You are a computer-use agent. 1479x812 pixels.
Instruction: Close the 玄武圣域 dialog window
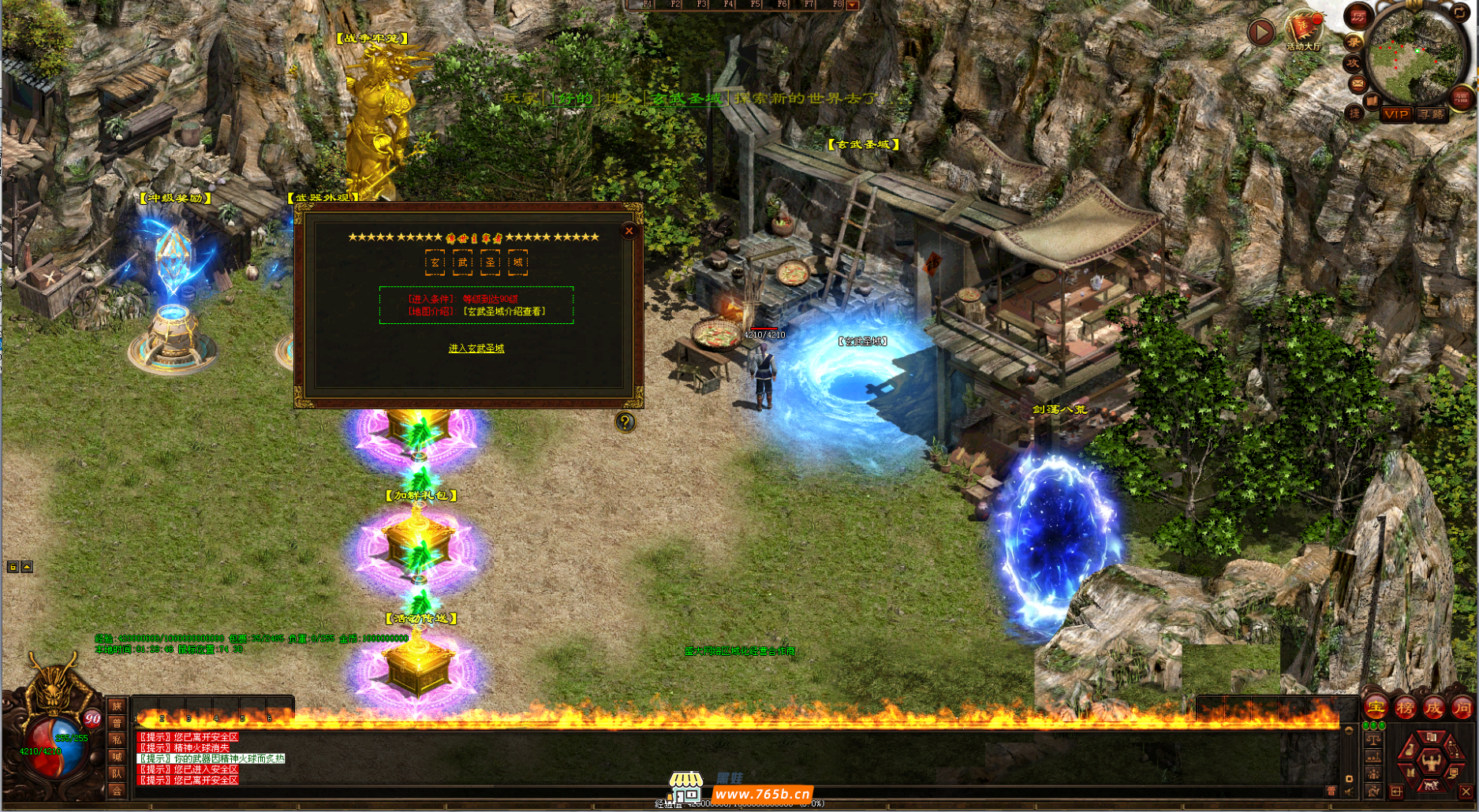click(x=629, y=230)
